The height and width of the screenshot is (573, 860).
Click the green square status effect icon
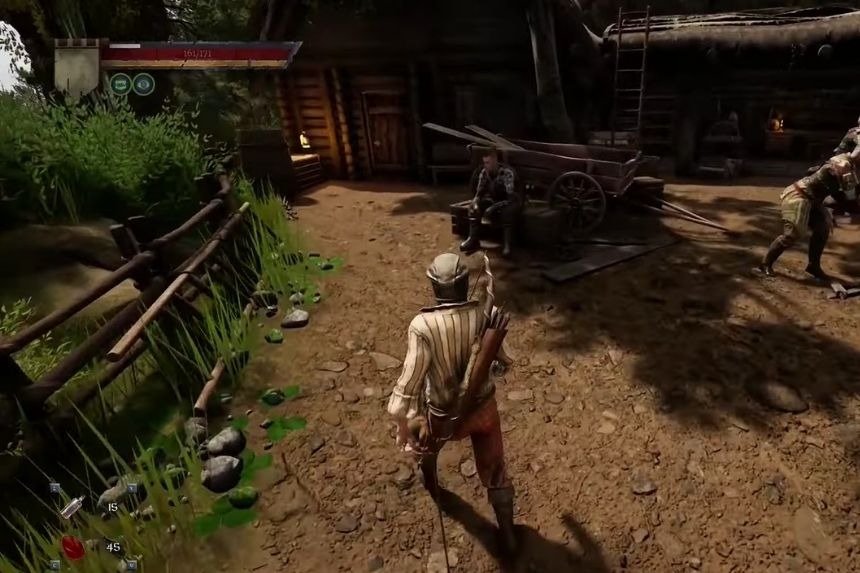tap(121, 84)
